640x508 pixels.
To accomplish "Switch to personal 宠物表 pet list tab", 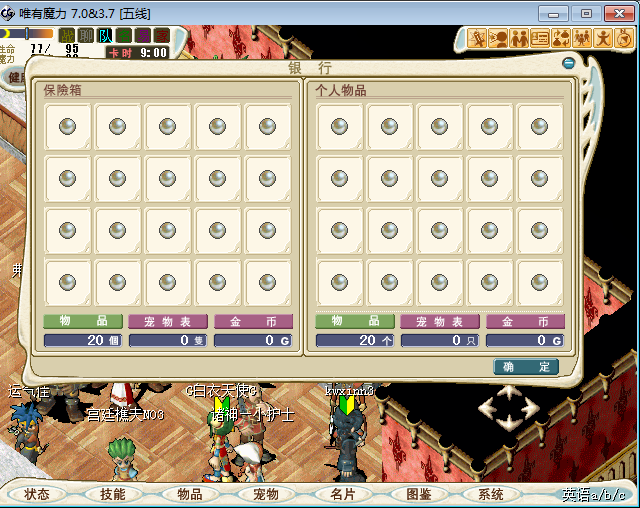I will point(440,322).
